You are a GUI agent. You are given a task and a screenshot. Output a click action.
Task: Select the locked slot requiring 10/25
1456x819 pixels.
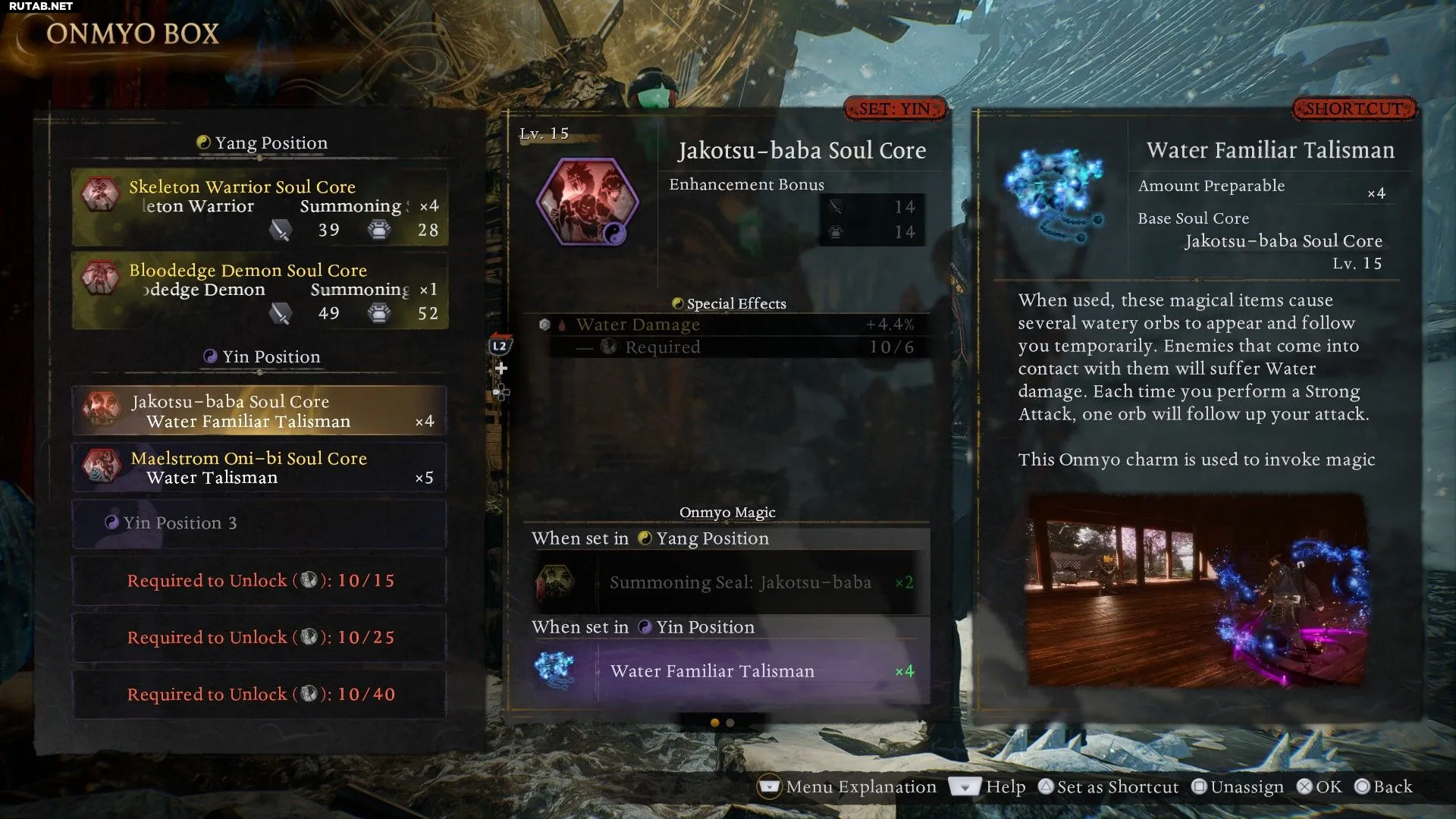click(259, 638)
